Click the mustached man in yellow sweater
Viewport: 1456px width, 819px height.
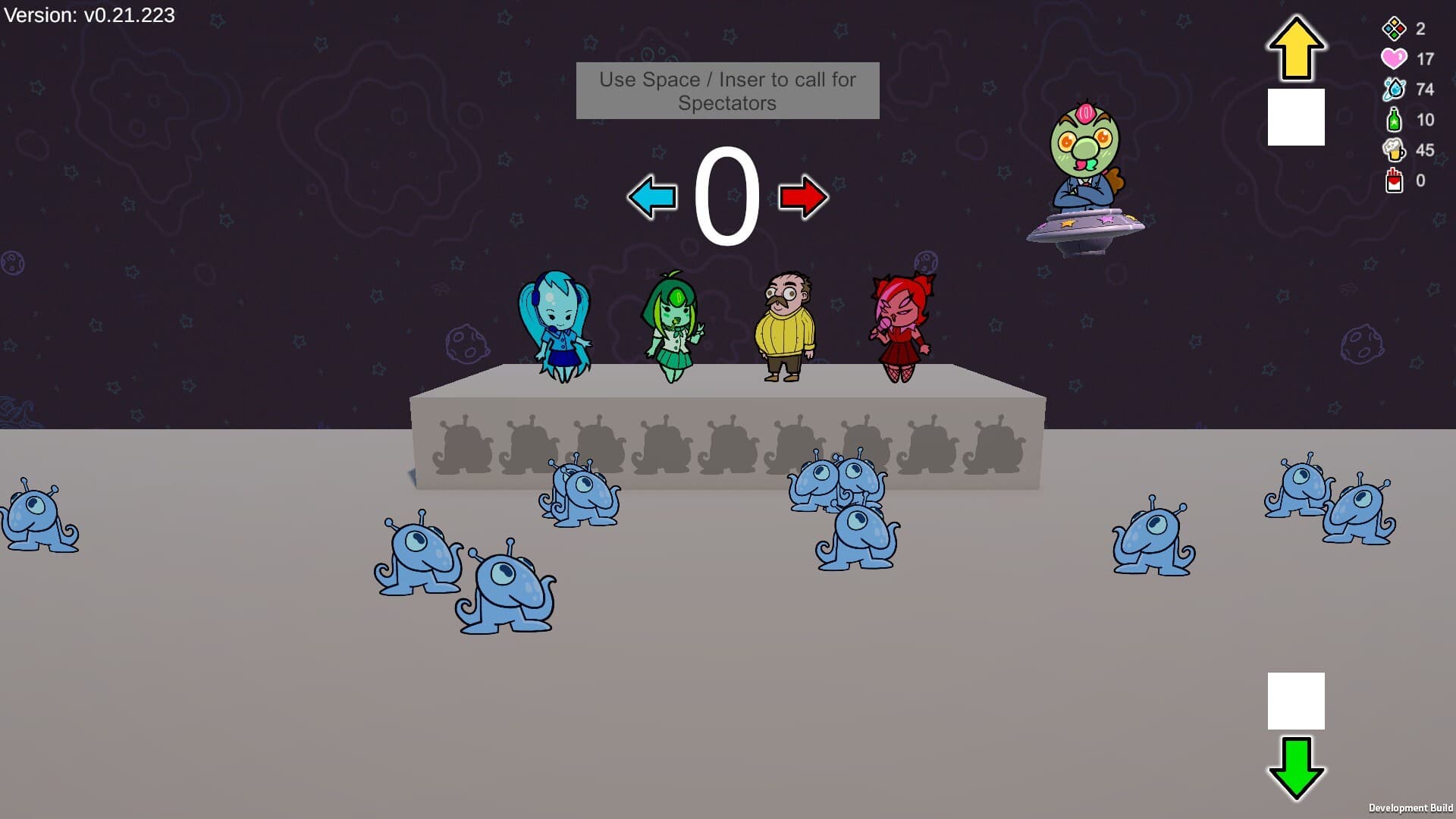786,326
